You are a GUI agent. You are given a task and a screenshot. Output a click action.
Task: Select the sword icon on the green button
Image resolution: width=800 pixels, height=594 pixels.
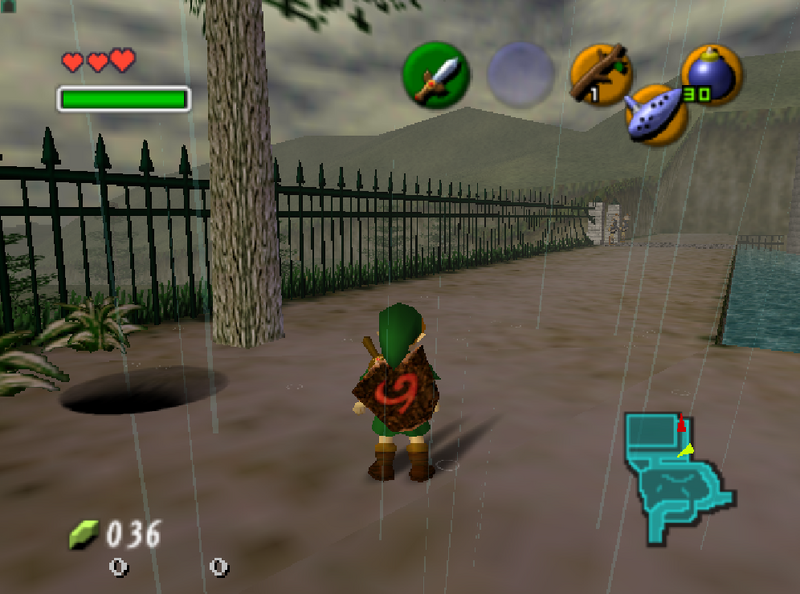tap(436, 76)
